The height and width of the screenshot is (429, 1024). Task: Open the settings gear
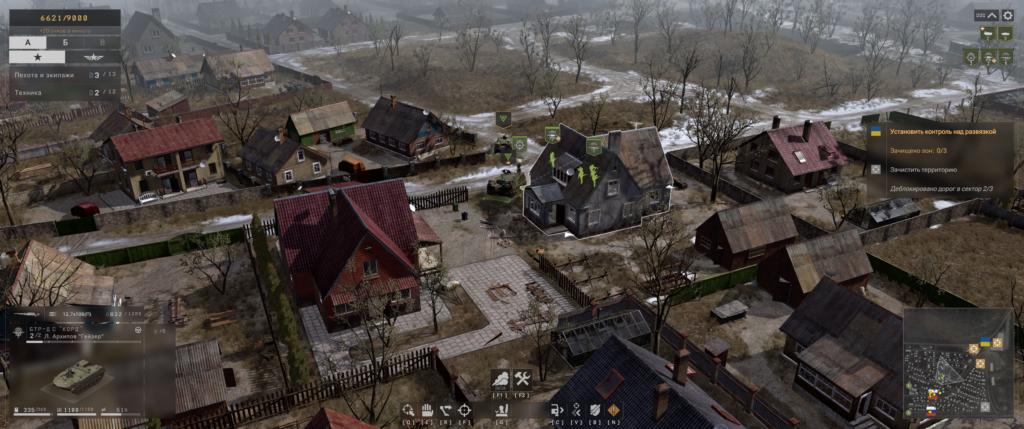[x=1007, y=16]
